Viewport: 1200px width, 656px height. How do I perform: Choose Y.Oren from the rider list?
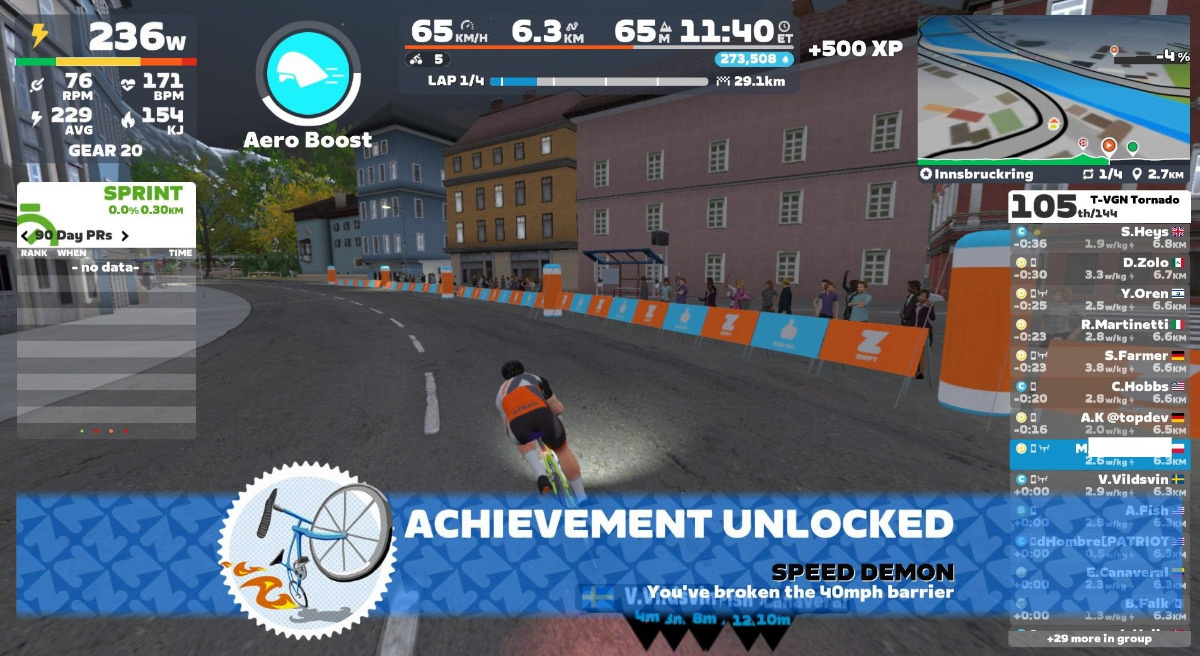pos(1099,299)
